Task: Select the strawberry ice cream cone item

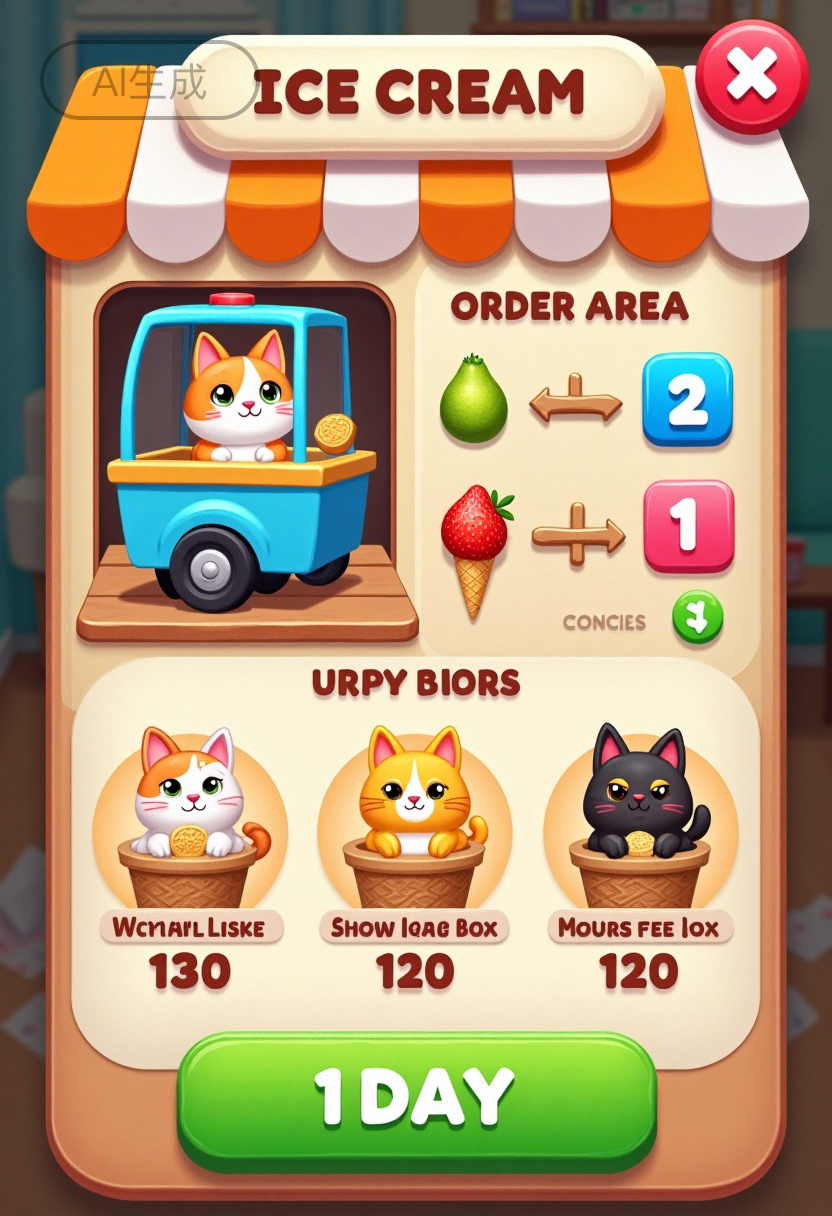Action: [x=475, y=545]
